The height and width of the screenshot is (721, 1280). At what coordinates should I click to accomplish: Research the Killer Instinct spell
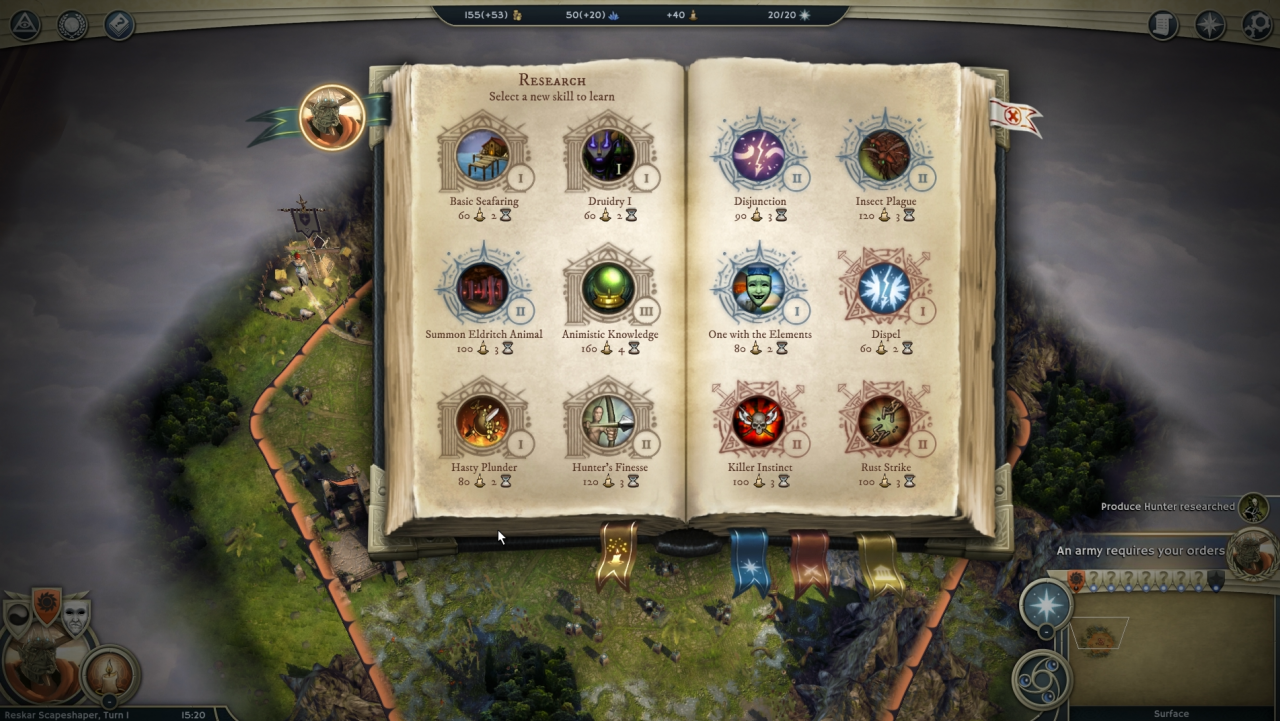click(759, 422)
